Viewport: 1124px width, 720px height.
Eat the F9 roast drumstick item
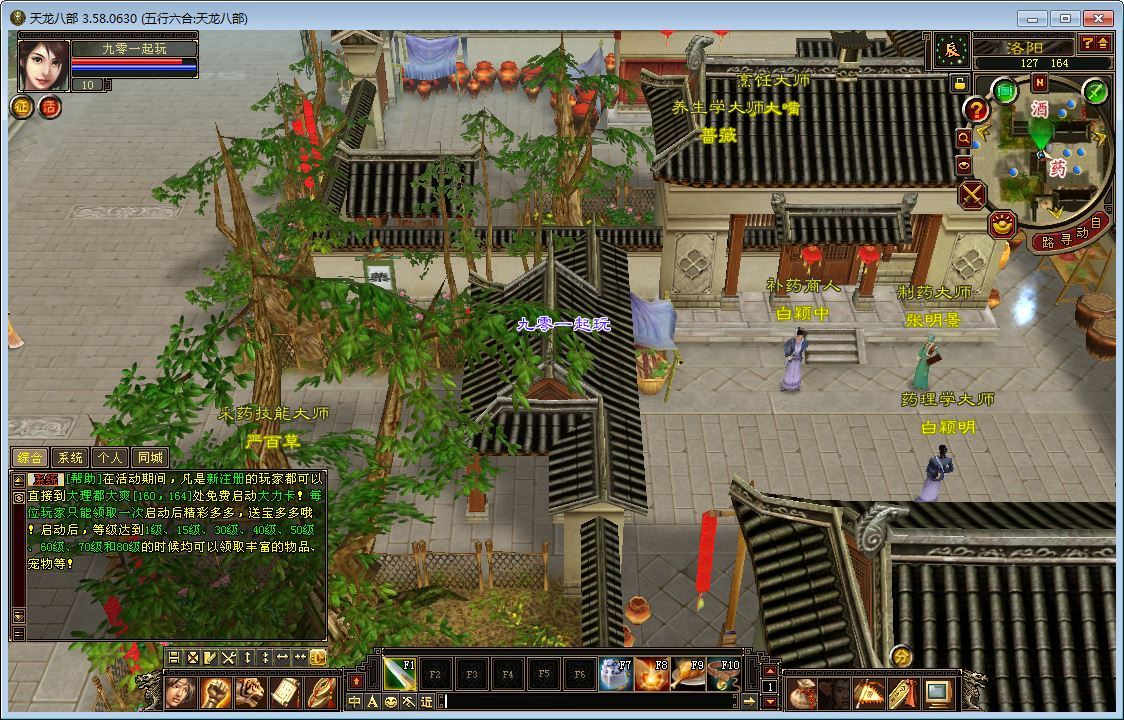click(x=688, y=675)
